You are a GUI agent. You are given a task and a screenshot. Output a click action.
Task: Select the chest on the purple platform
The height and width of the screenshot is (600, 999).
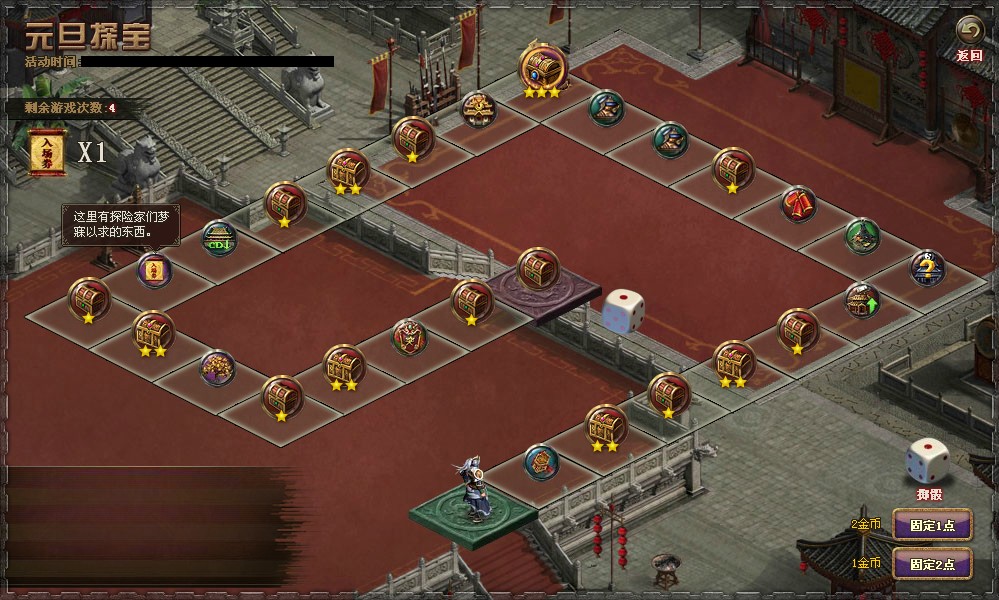(x=537, y=268)
